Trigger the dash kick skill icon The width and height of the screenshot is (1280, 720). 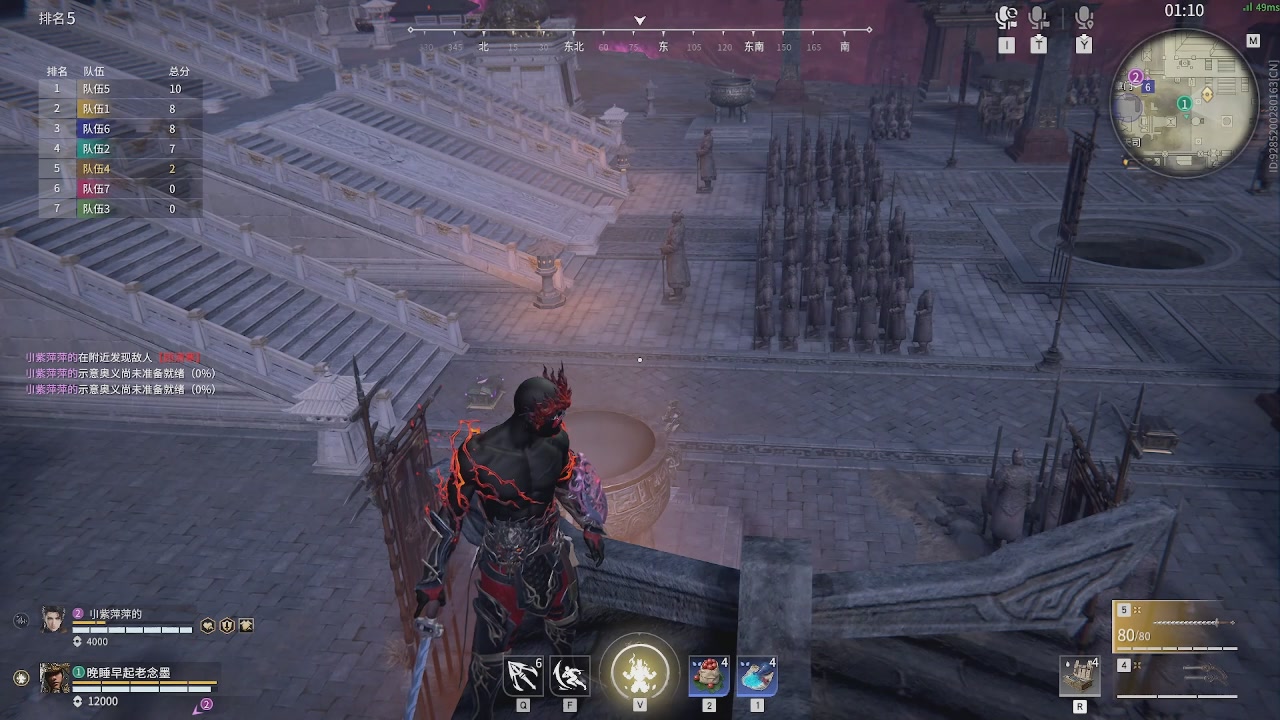tap(570, 676)
